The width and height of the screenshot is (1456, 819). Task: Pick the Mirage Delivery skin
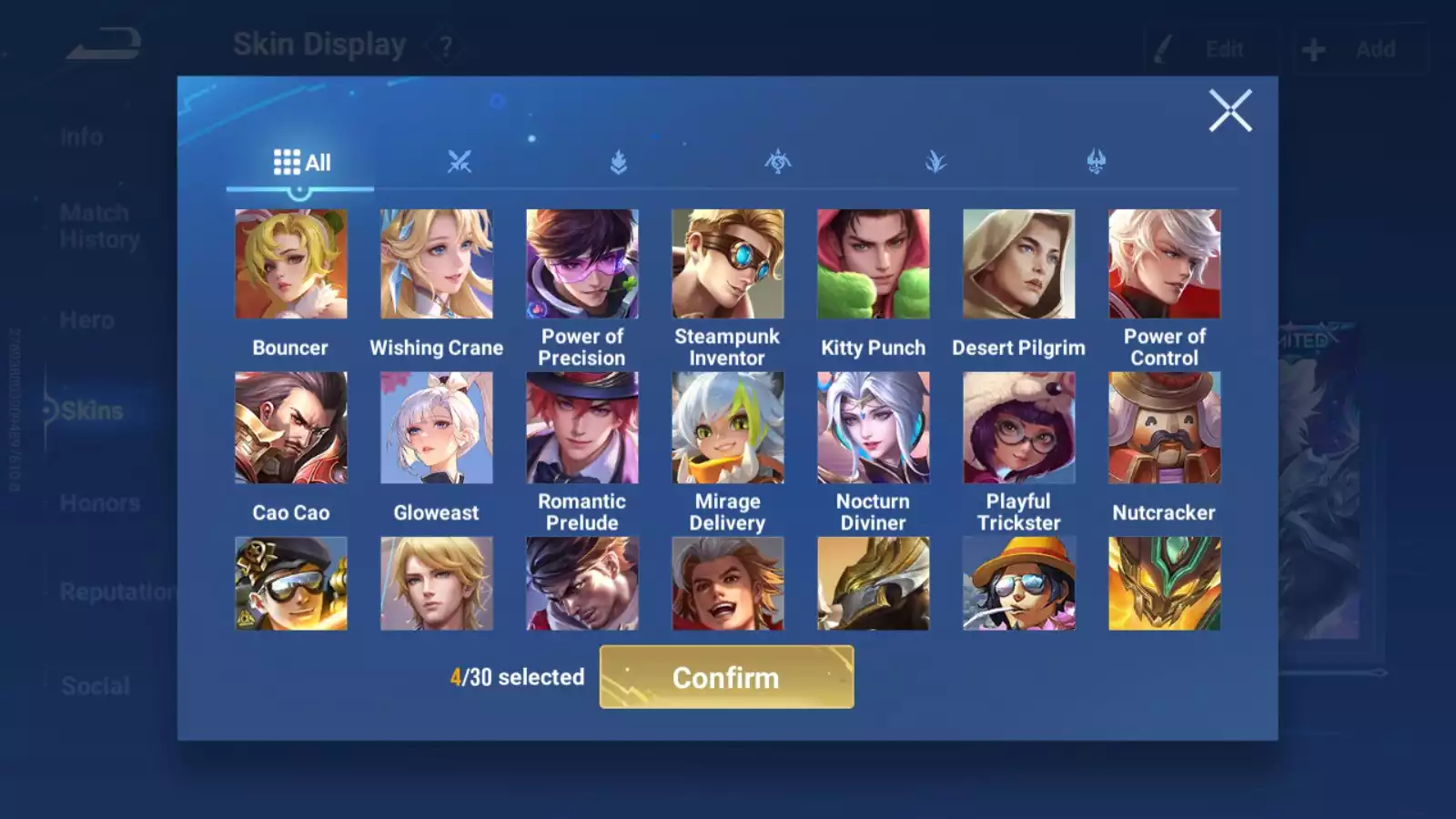pos(728,428)
